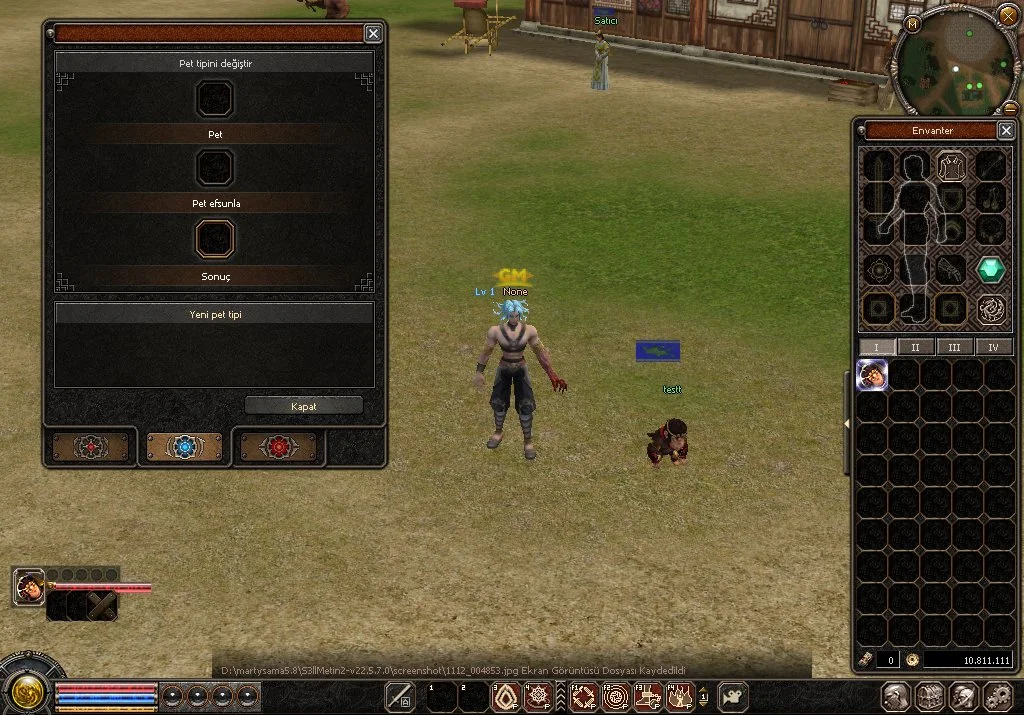Close the pet type change window

tap(373, 34)
